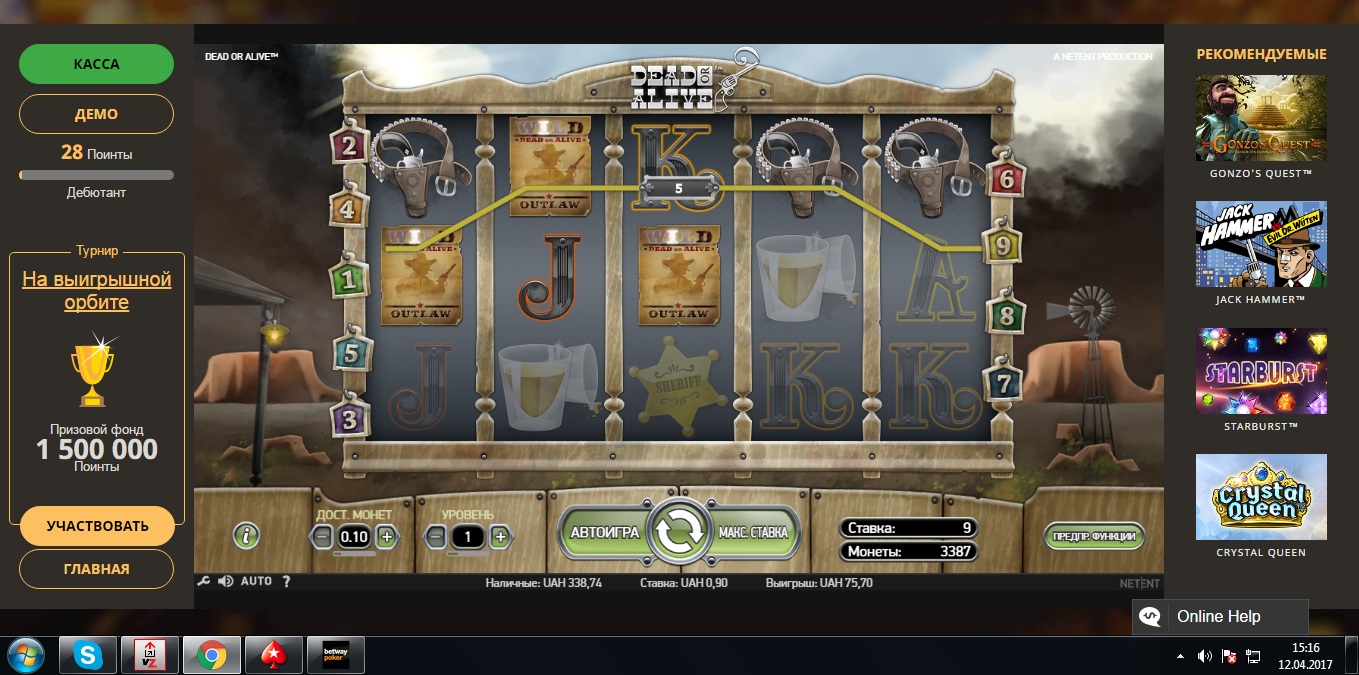Open the paytable info button
This screenshot has width=1359, height=675.
pos(246,535)
